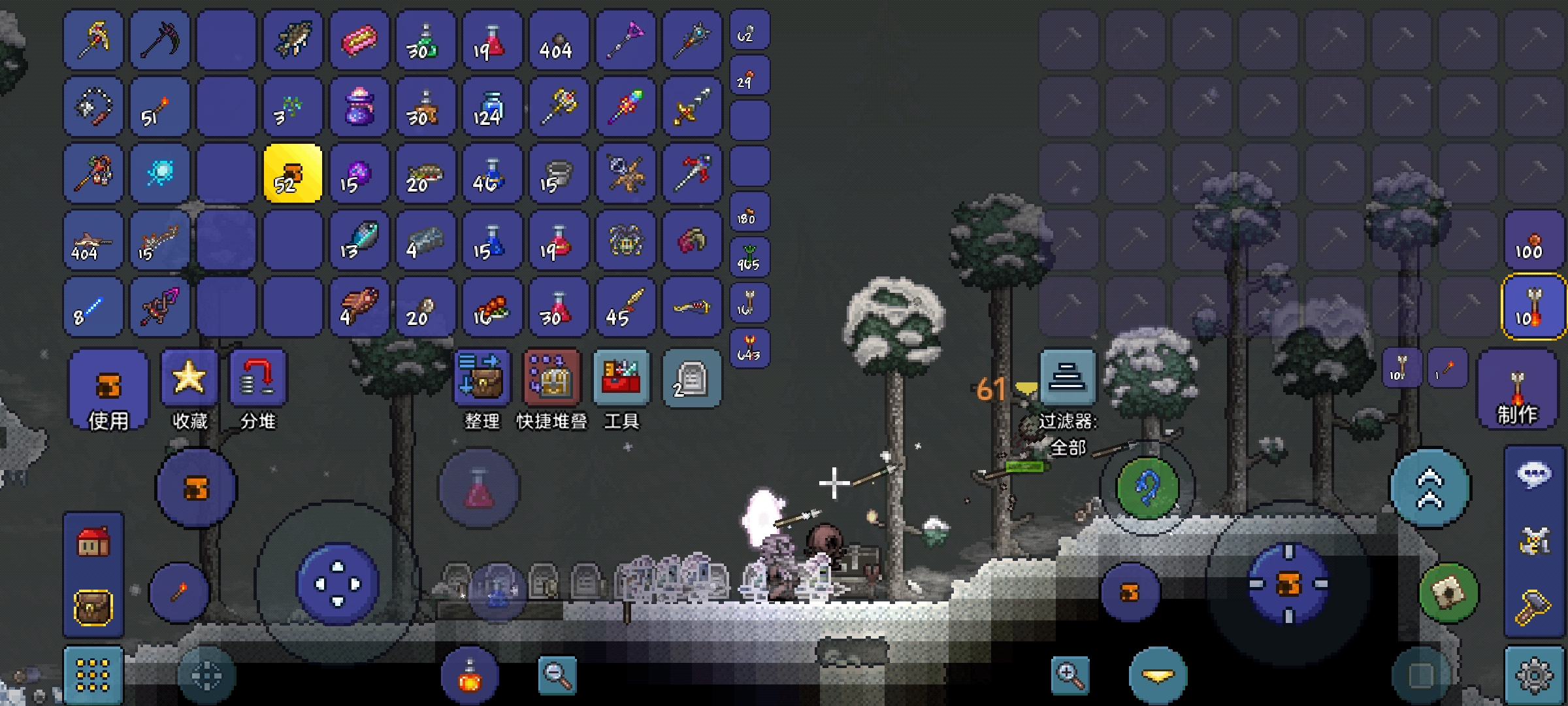The image size is (1568, 706).
Task: Zoom out with the minus magnifier
Action: (557, 676)
